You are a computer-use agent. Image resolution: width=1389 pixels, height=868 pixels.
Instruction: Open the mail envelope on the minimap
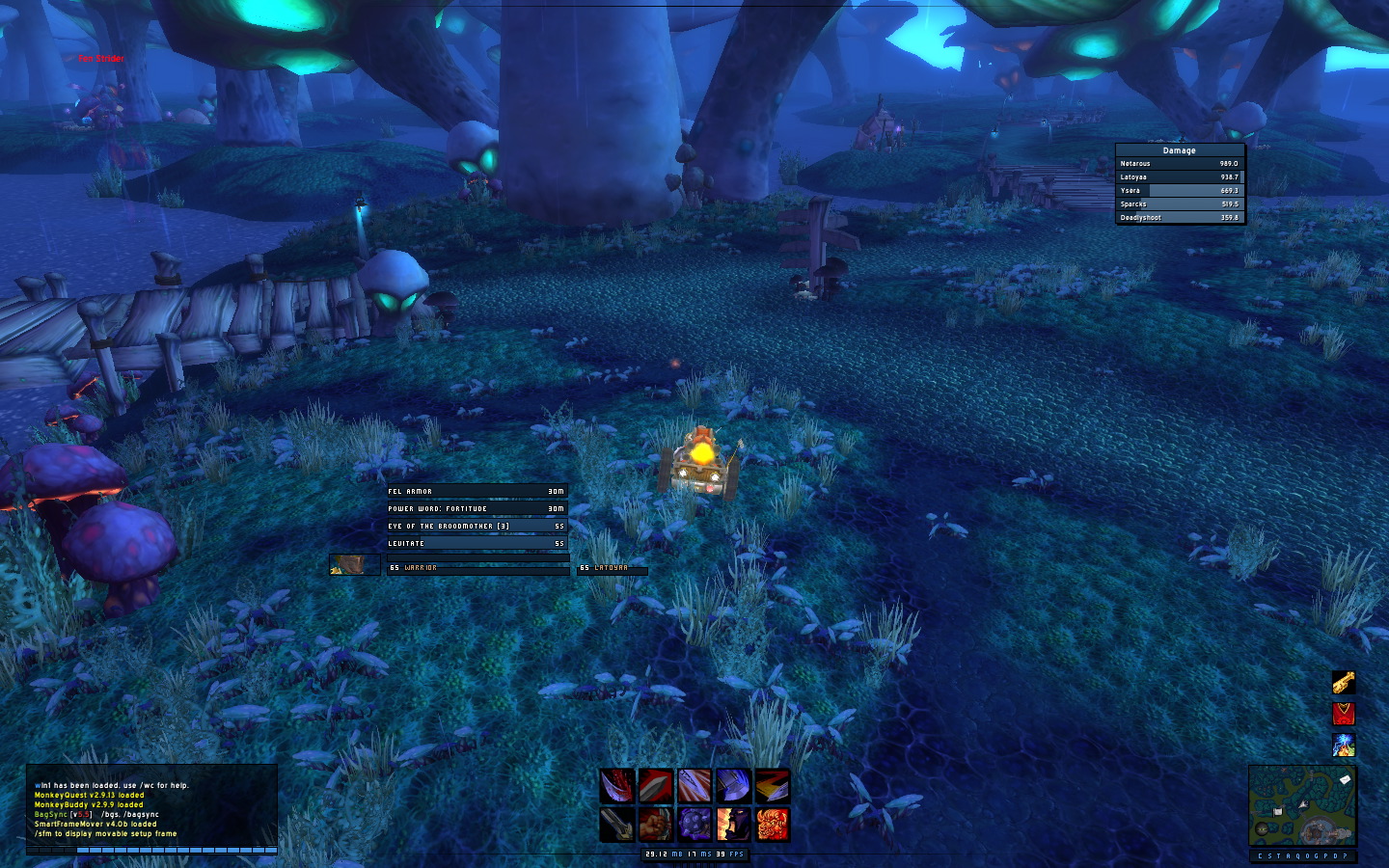[x=1345, y=779]
